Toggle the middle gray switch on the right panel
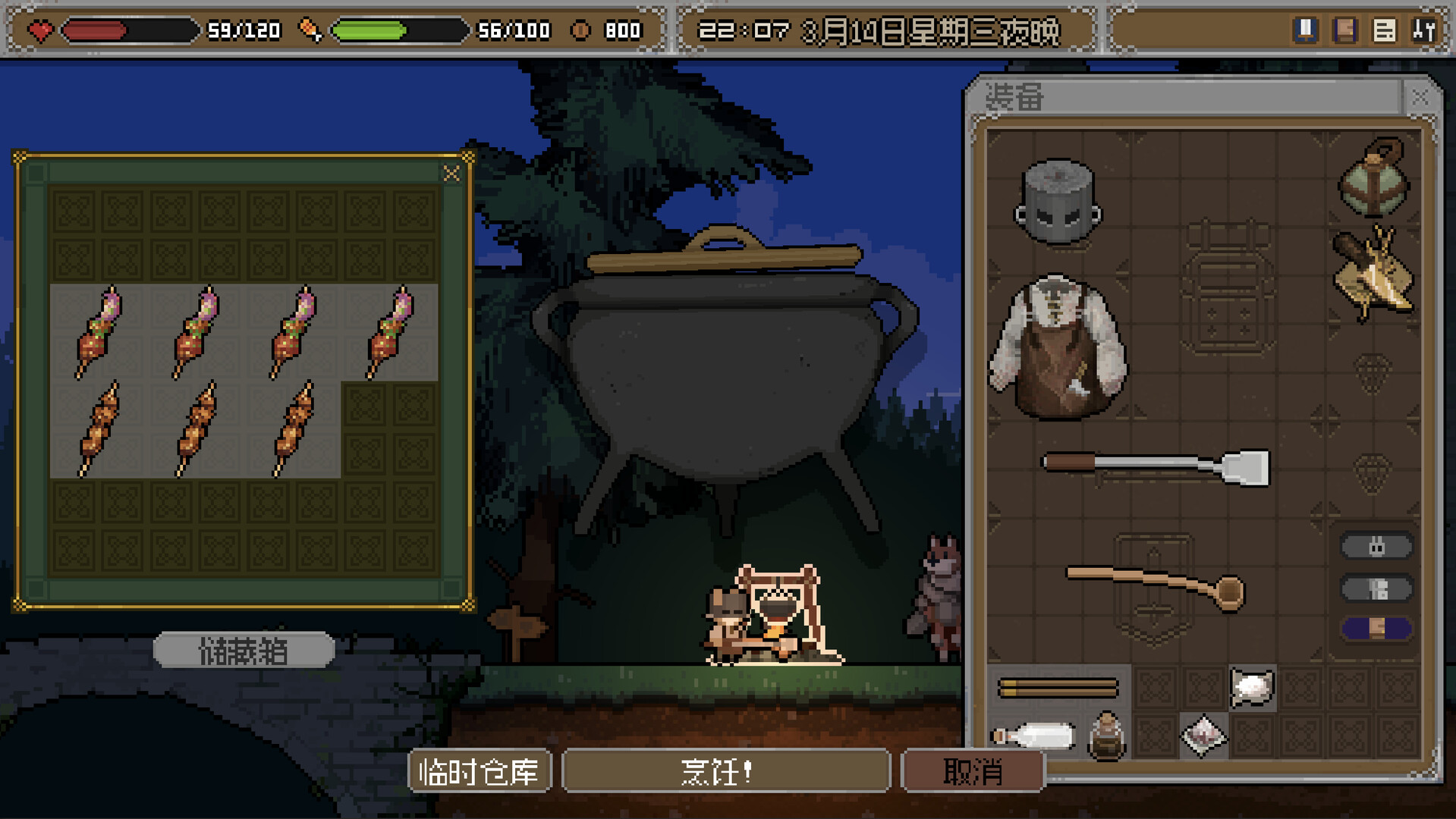Image resolution: width=1456 pixels, height=819 pixels. tap(1376, 588)
